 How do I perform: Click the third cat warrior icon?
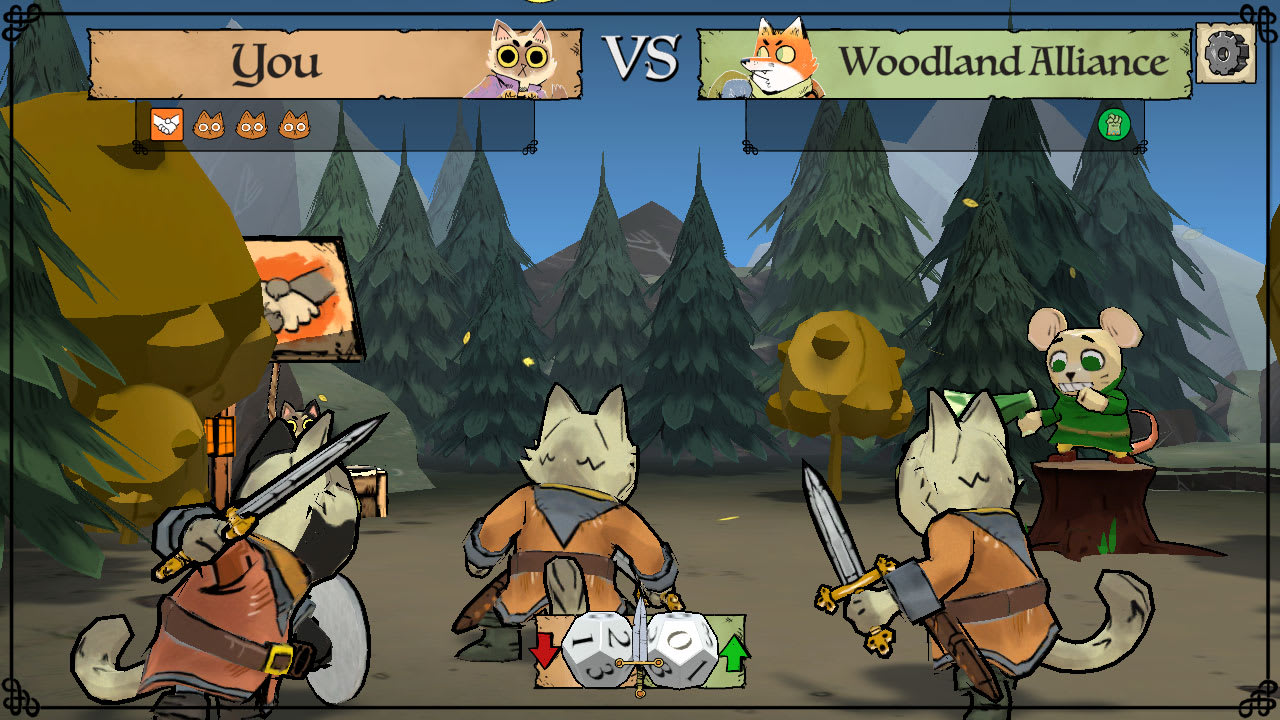[x=294, y=124]
